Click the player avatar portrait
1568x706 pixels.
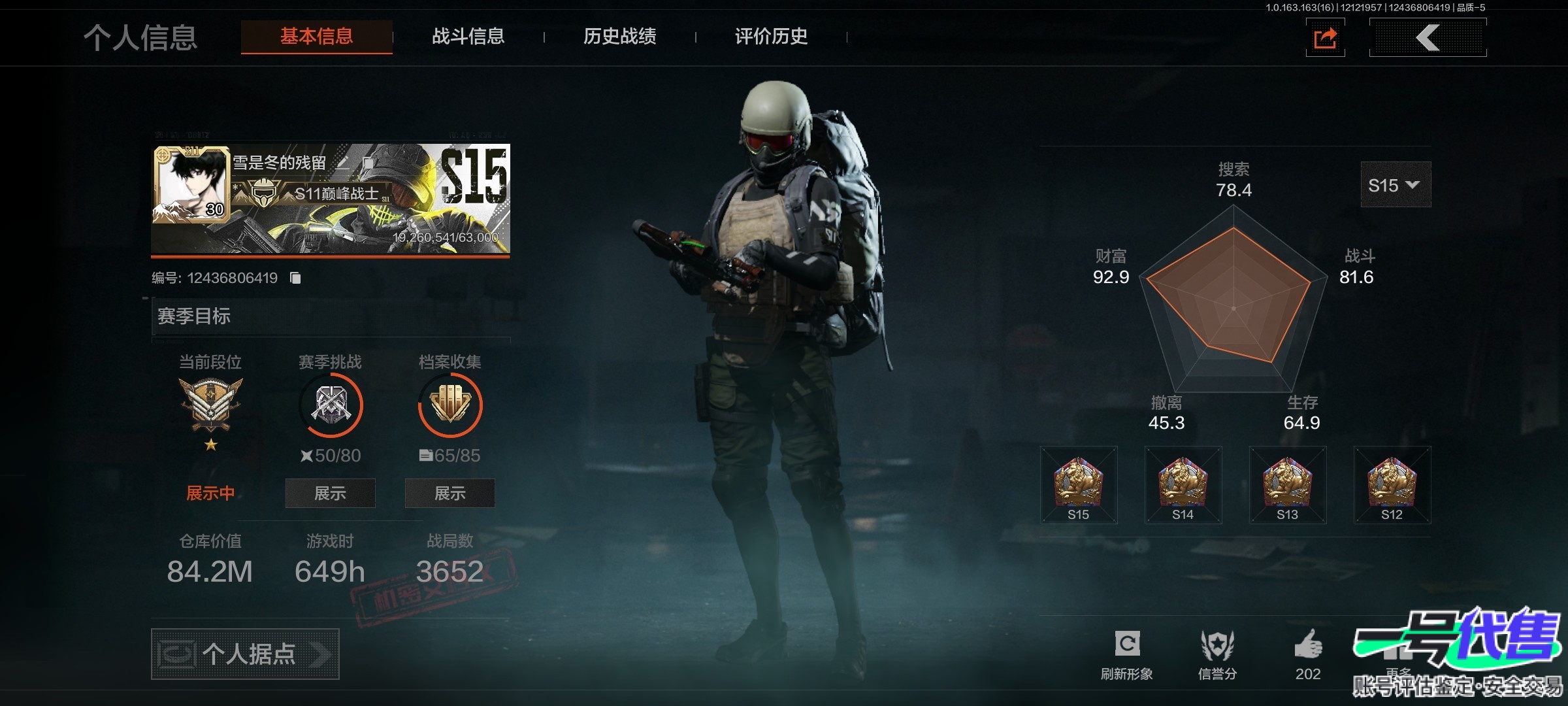[x=191, y=184]
